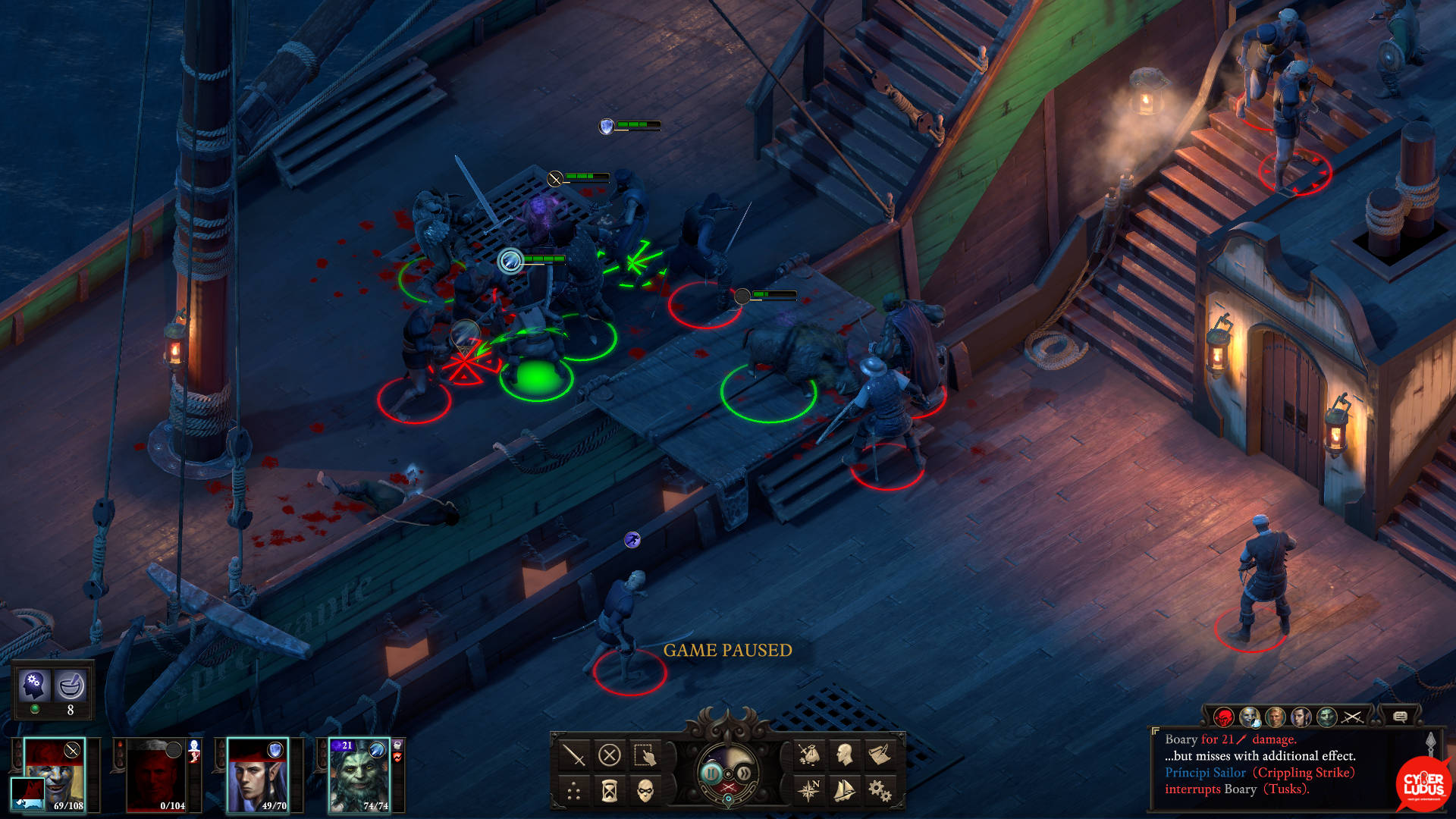Open the journal scroll and quill icon

(880, 755)
